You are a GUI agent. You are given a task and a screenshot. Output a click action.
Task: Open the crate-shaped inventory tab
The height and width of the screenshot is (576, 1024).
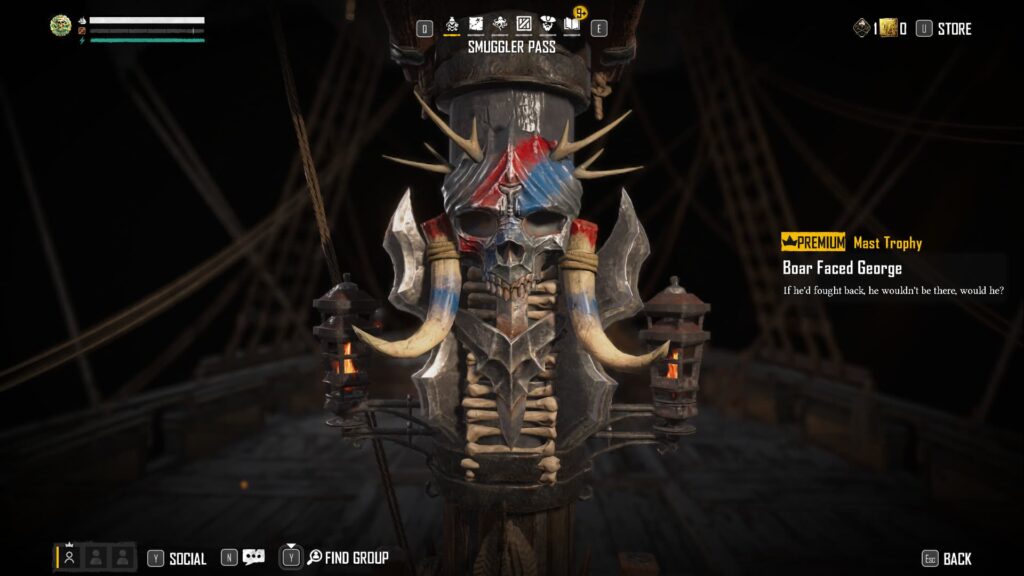tap(524, 24)
